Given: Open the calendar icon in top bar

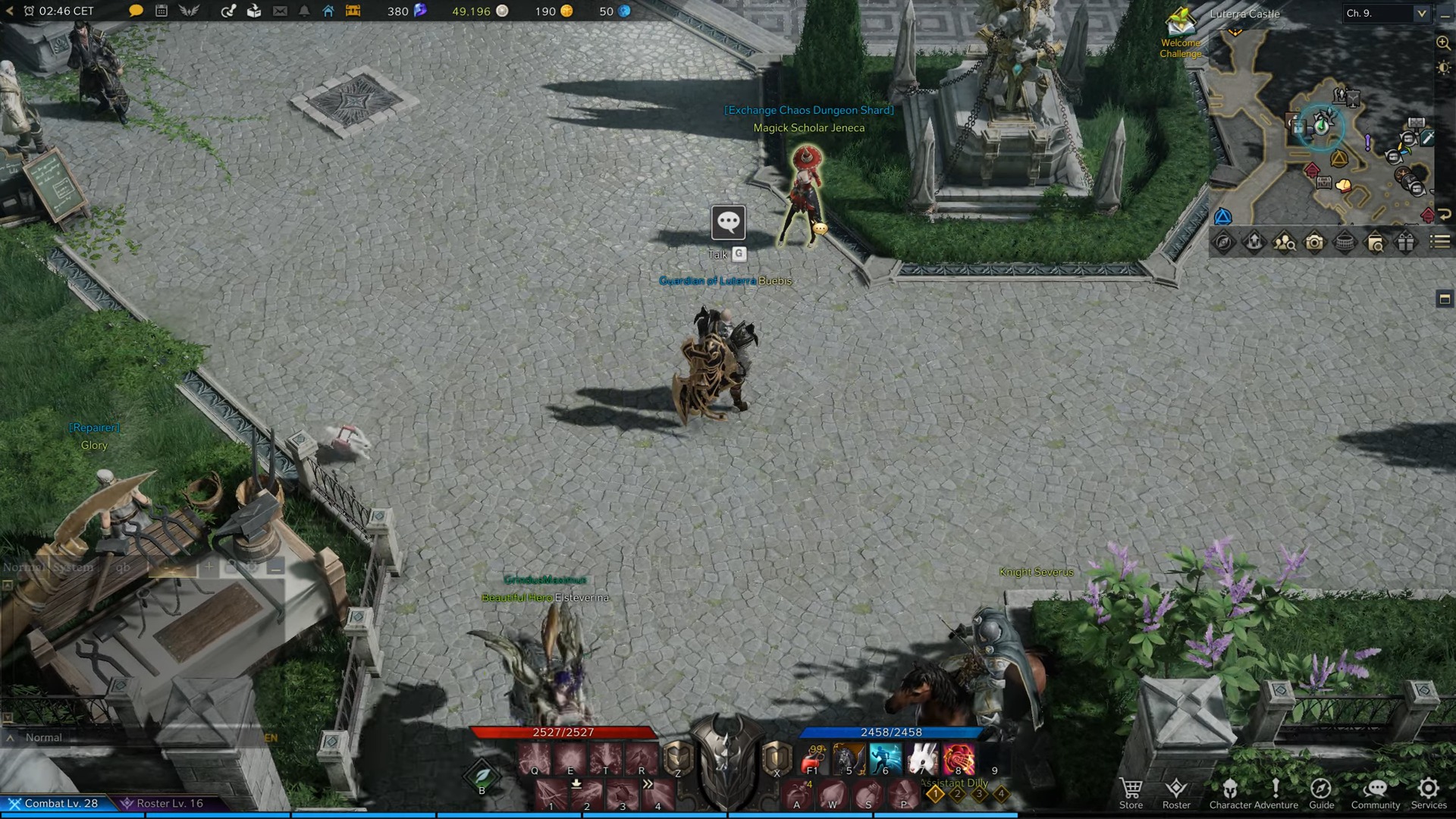Looking at the screenshot, I should pos(162,11).
